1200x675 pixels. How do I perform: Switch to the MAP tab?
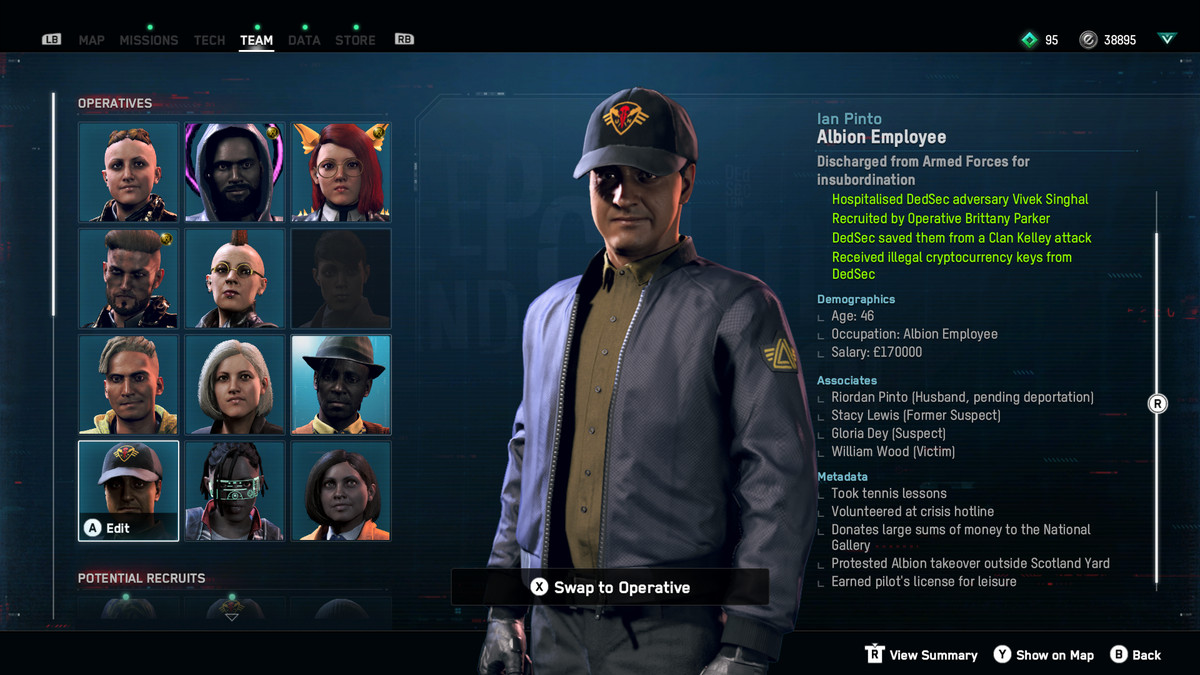pos(91,40)
